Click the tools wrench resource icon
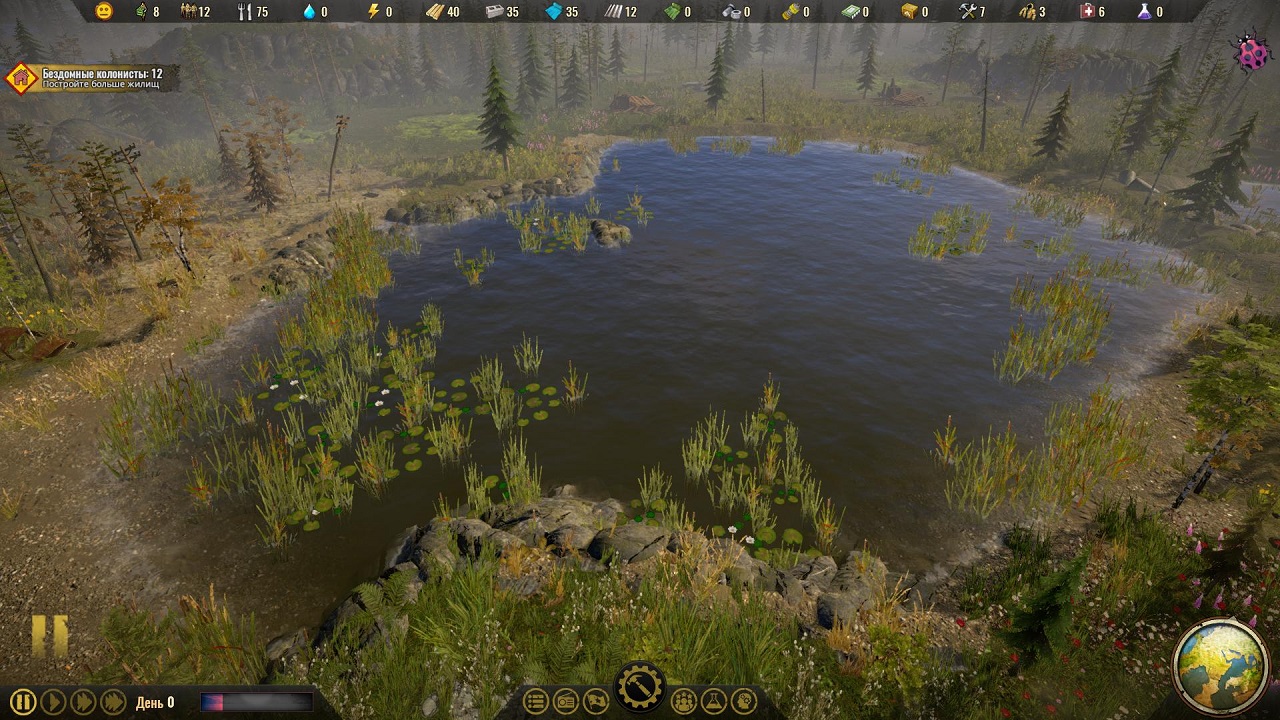The height and width of the screenshot is (720, 1280). click(x=967, y=12)
